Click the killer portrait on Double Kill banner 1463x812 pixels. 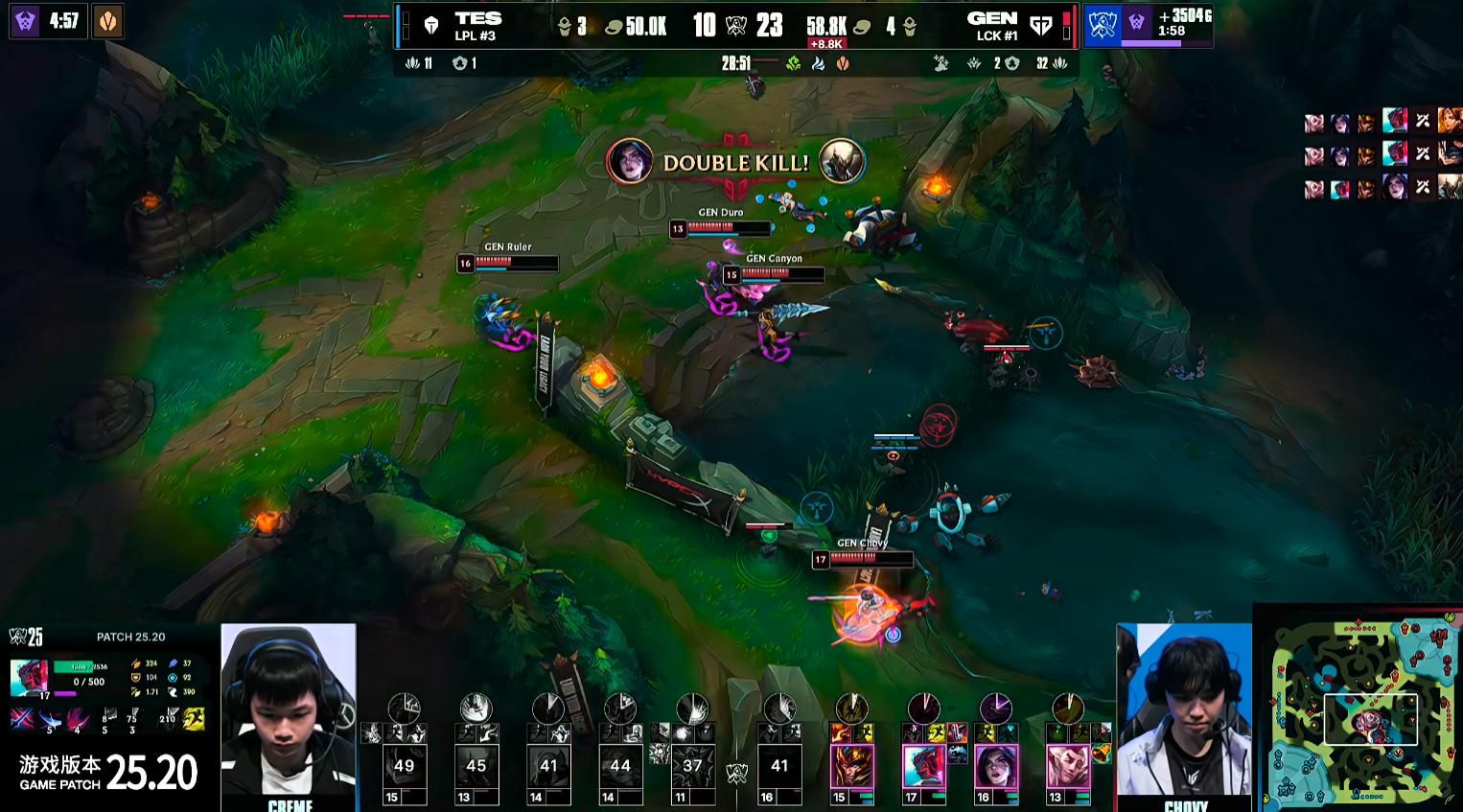point(629,161)
